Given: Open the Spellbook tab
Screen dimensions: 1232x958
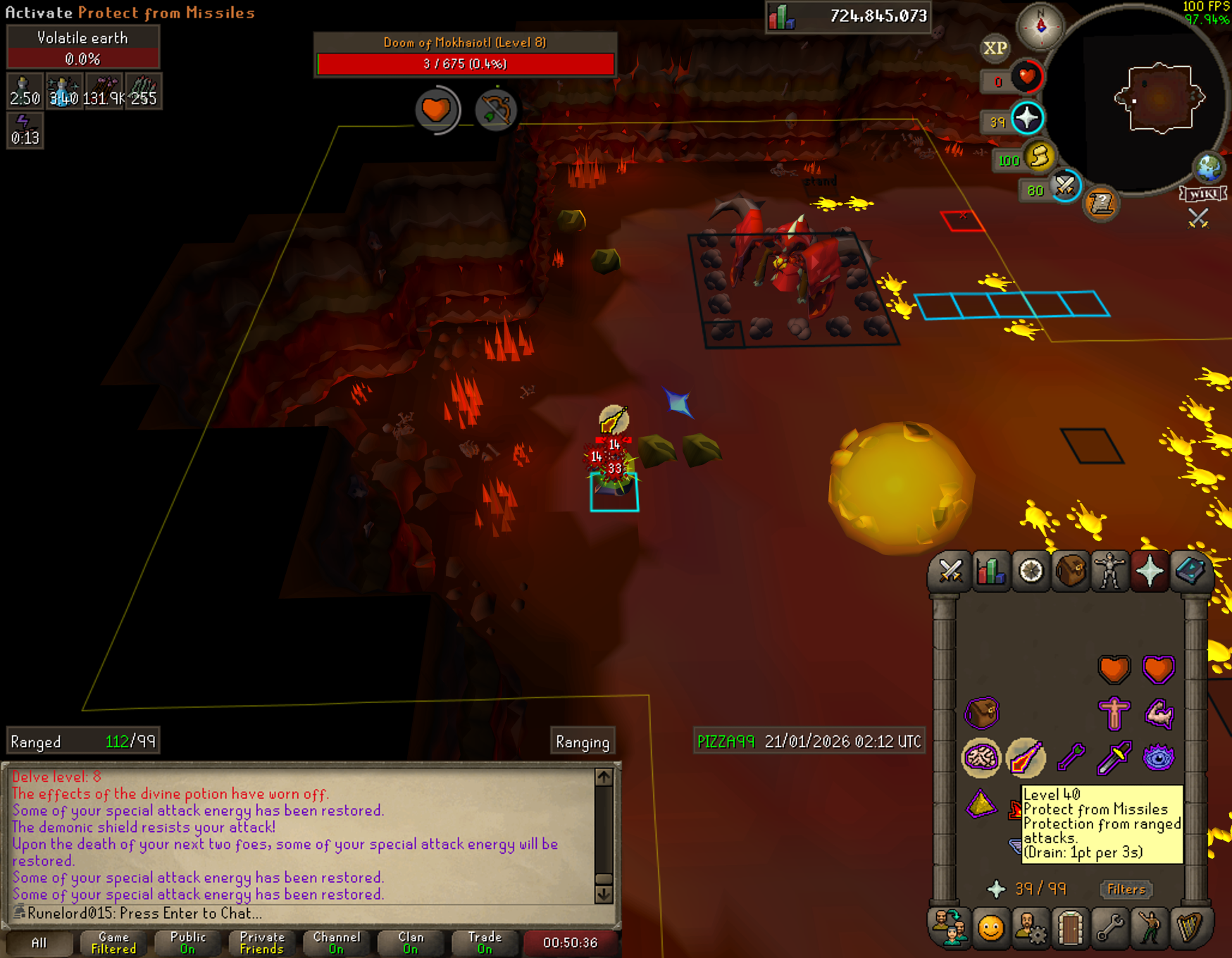Looking at the screenshot, I should point(1190,571).
